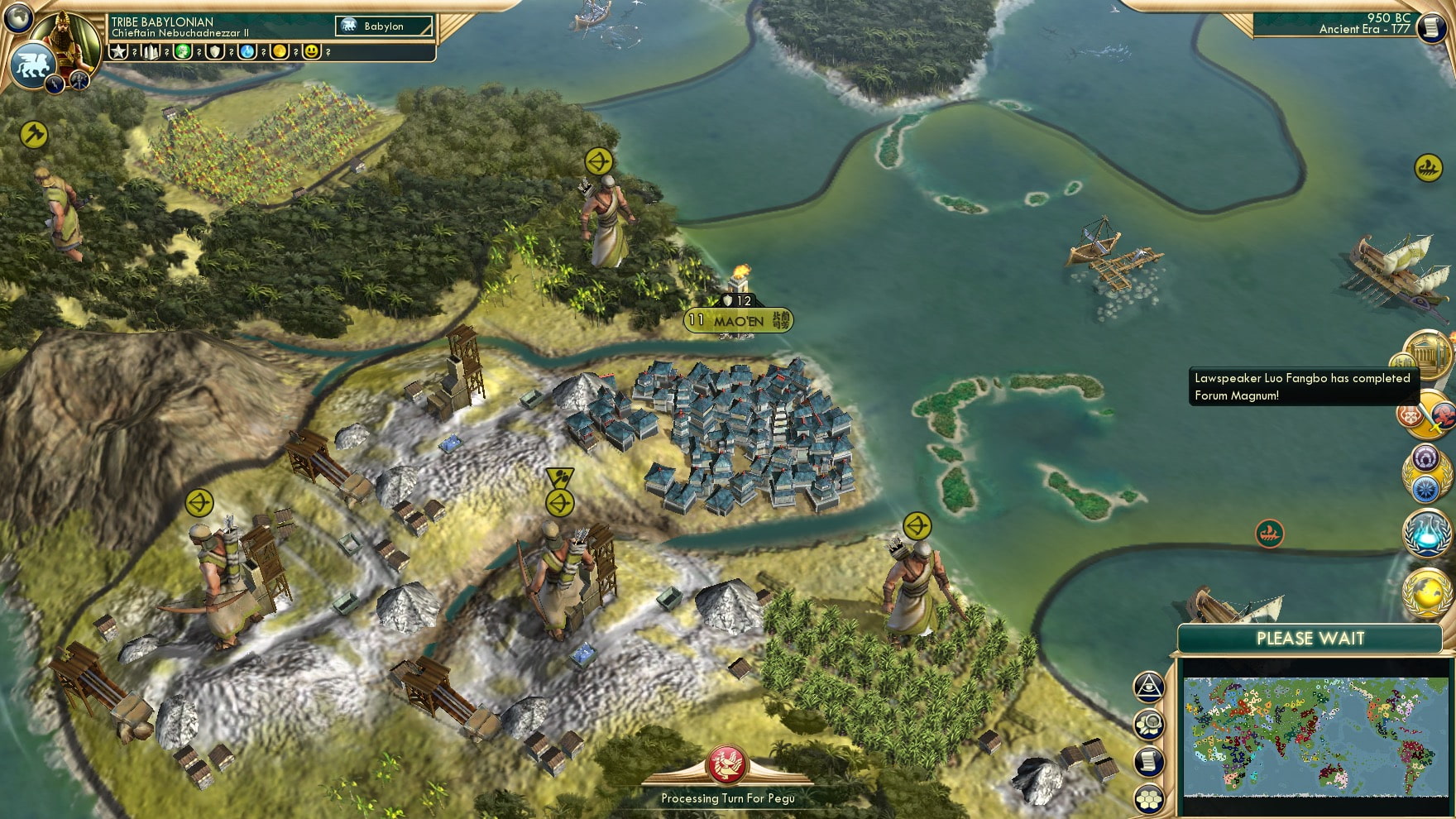Open the Babylon civilization selector dropdown
The height and width of the screenshot is (819, 1456).
pos(385,26)
